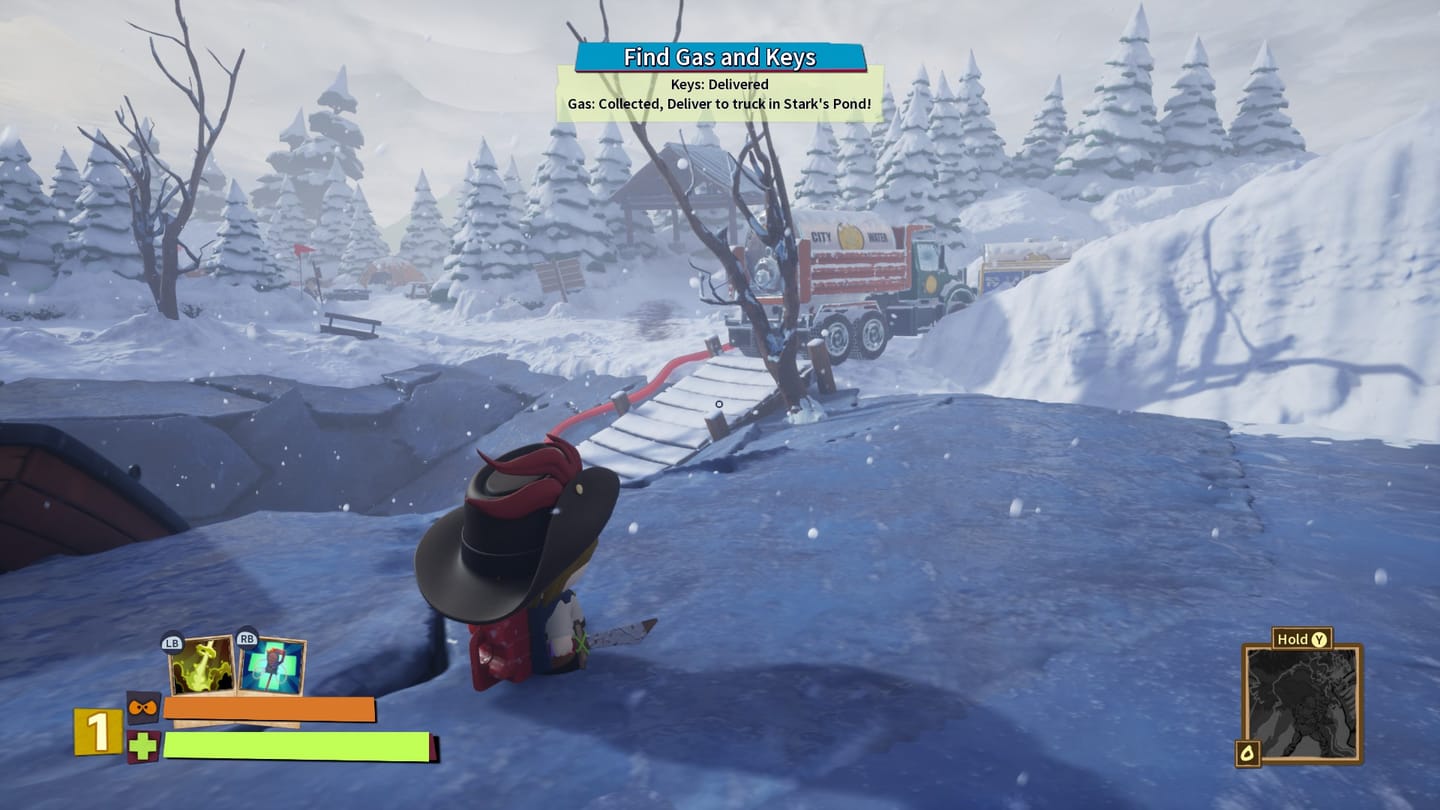This screenshot has height=810, width=1440.
Task: Open the greyed-out ultimate ability portrait
Action: [1302, 702]
